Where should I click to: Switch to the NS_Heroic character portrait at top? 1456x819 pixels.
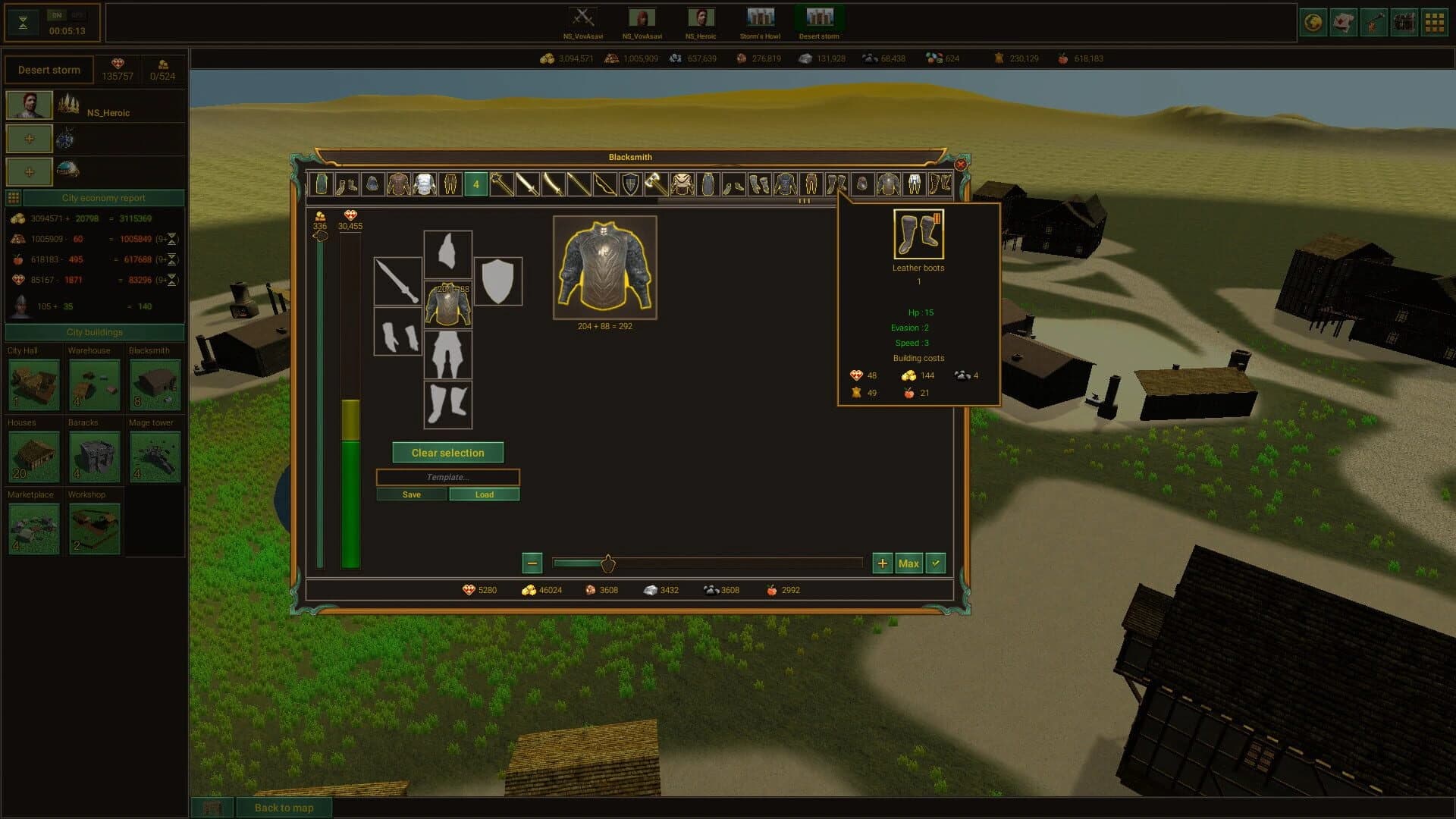point(701,17)
